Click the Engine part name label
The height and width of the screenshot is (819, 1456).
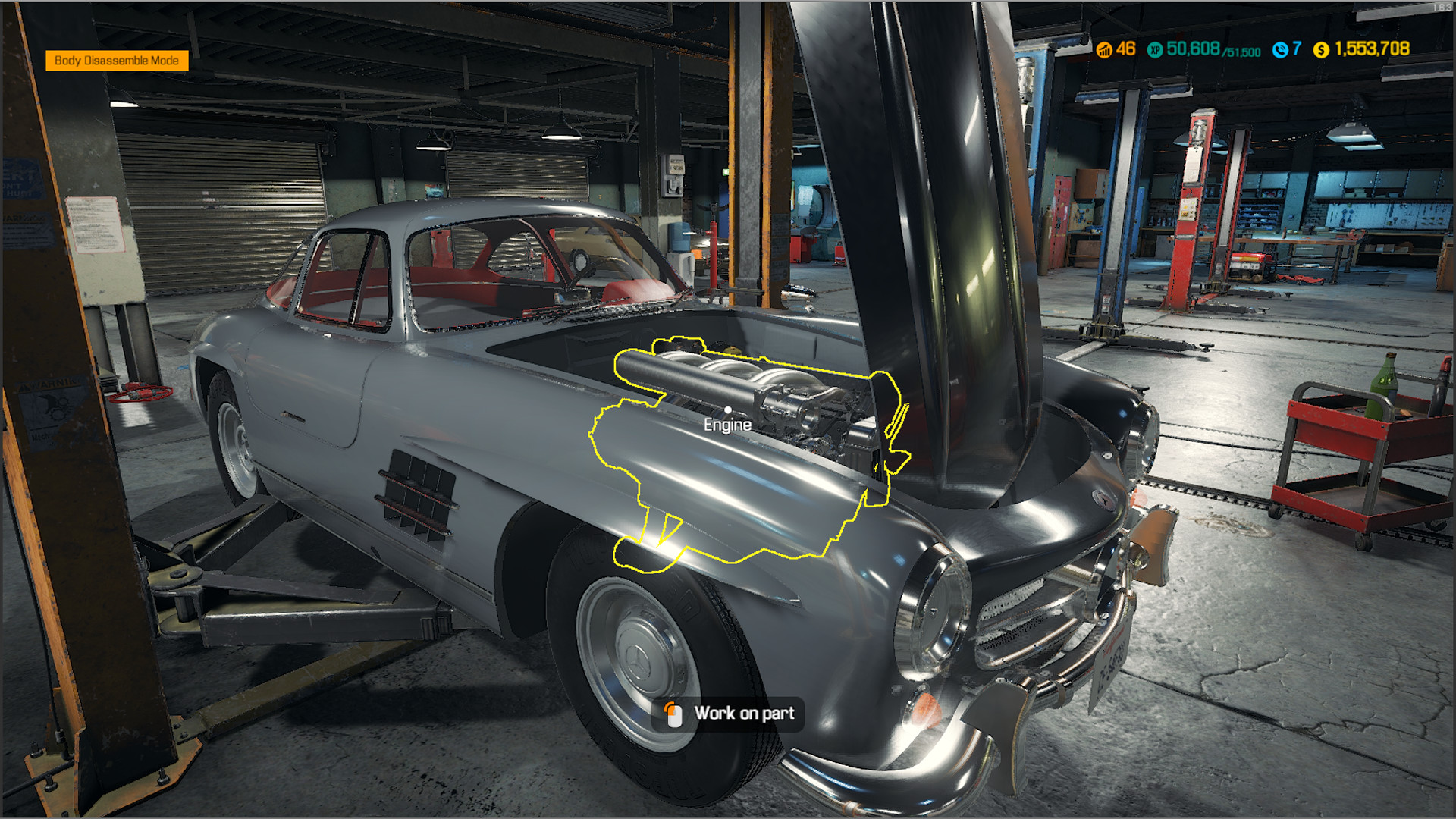(x=727, y=425)
